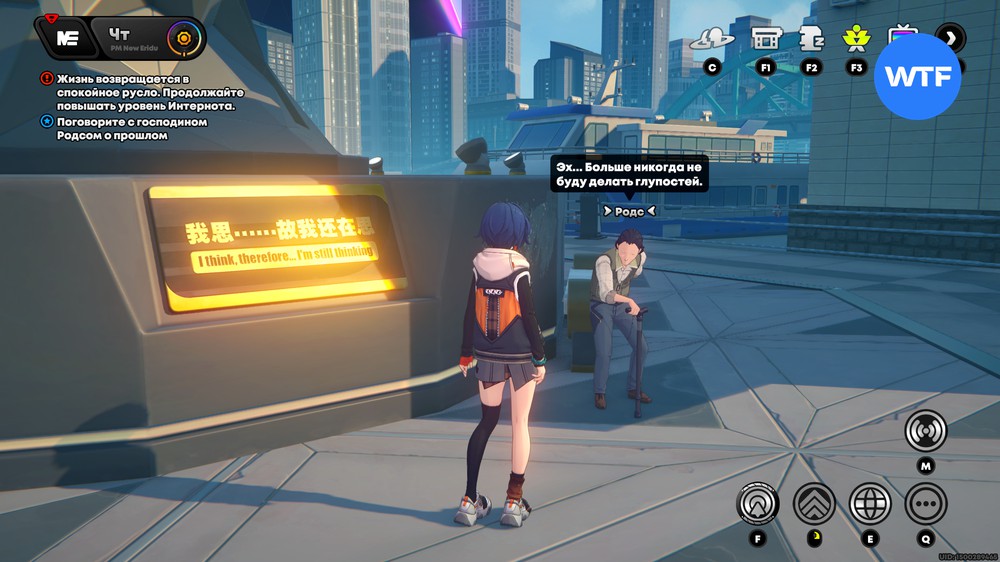Viewport: 1000px width, 562px height.
Task: Click the silver Z-marked icon in top bar
Action: (x=811, y=39)
